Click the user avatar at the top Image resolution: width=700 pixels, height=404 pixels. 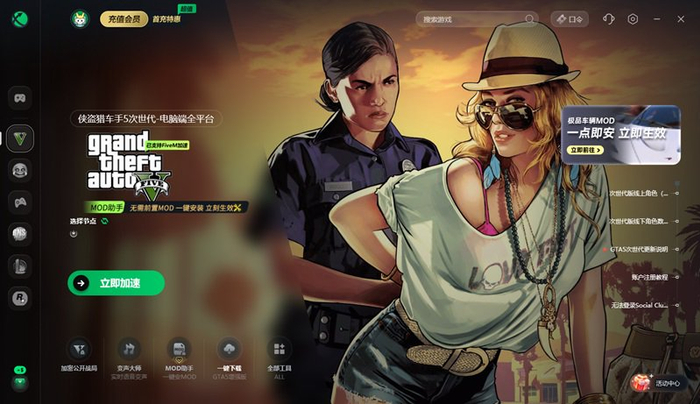pyautogui.click(x=80, y=18)
